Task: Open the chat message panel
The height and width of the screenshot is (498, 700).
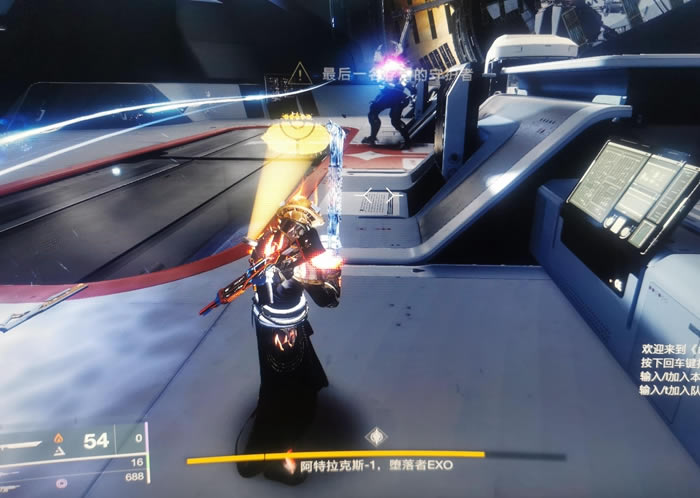Action: tap(668, 371)
